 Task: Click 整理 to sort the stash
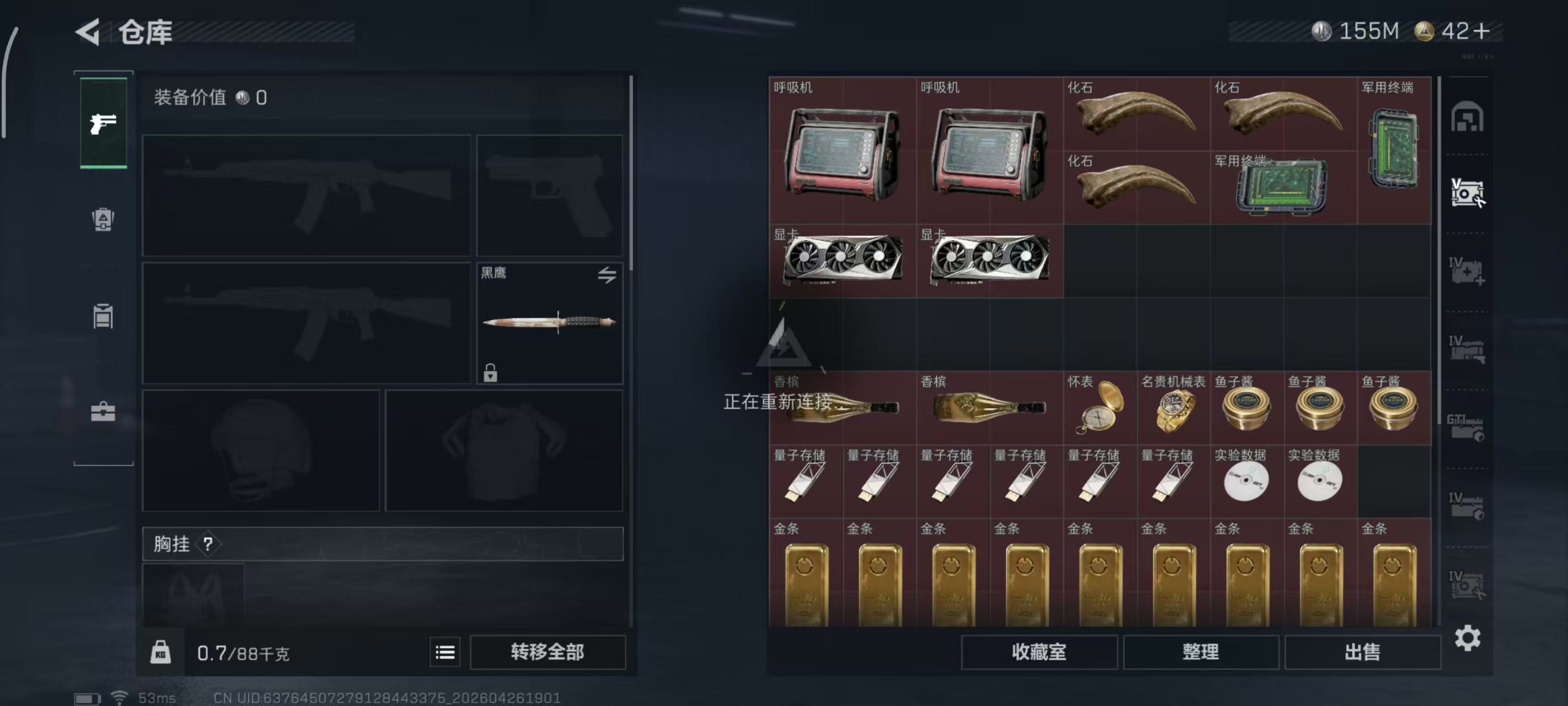1200,652
